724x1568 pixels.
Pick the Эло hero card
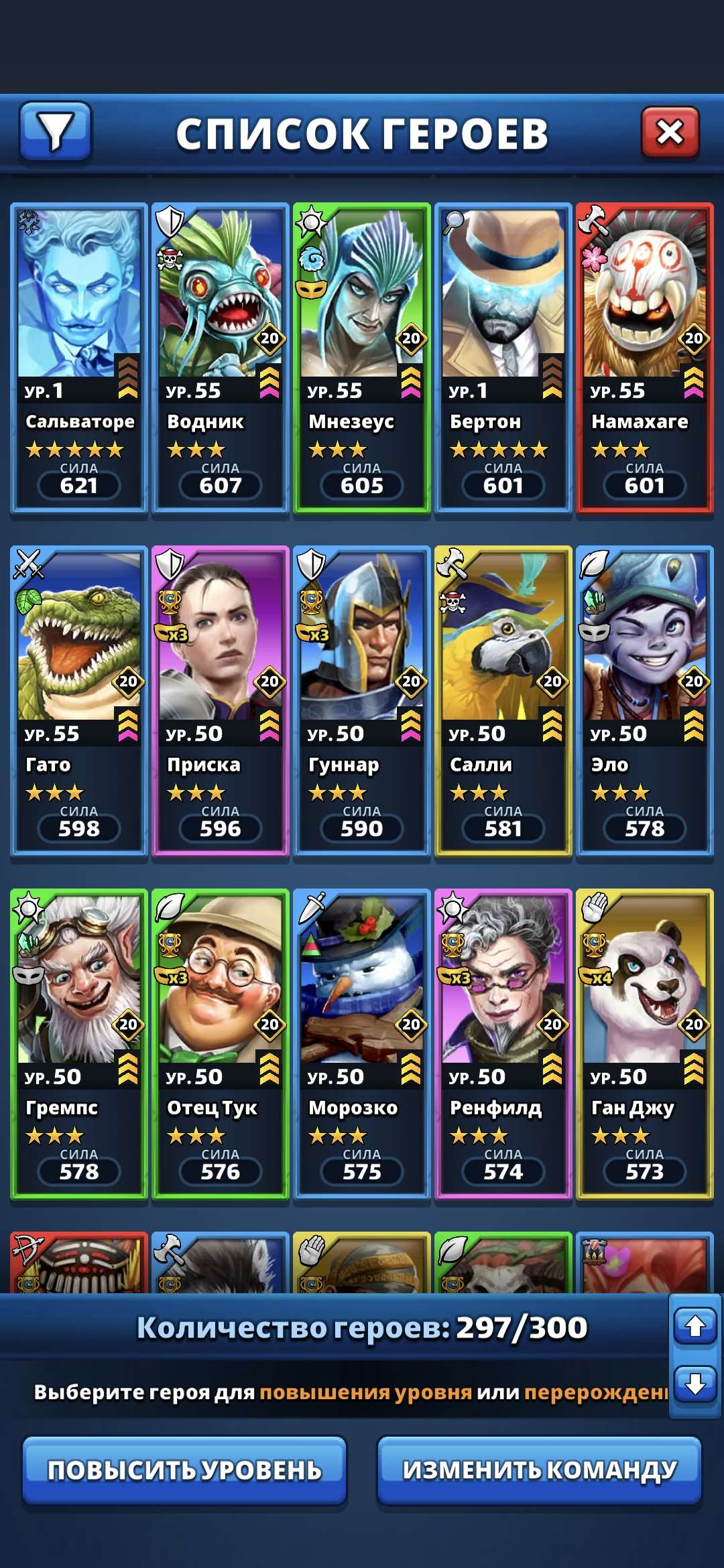645,701
